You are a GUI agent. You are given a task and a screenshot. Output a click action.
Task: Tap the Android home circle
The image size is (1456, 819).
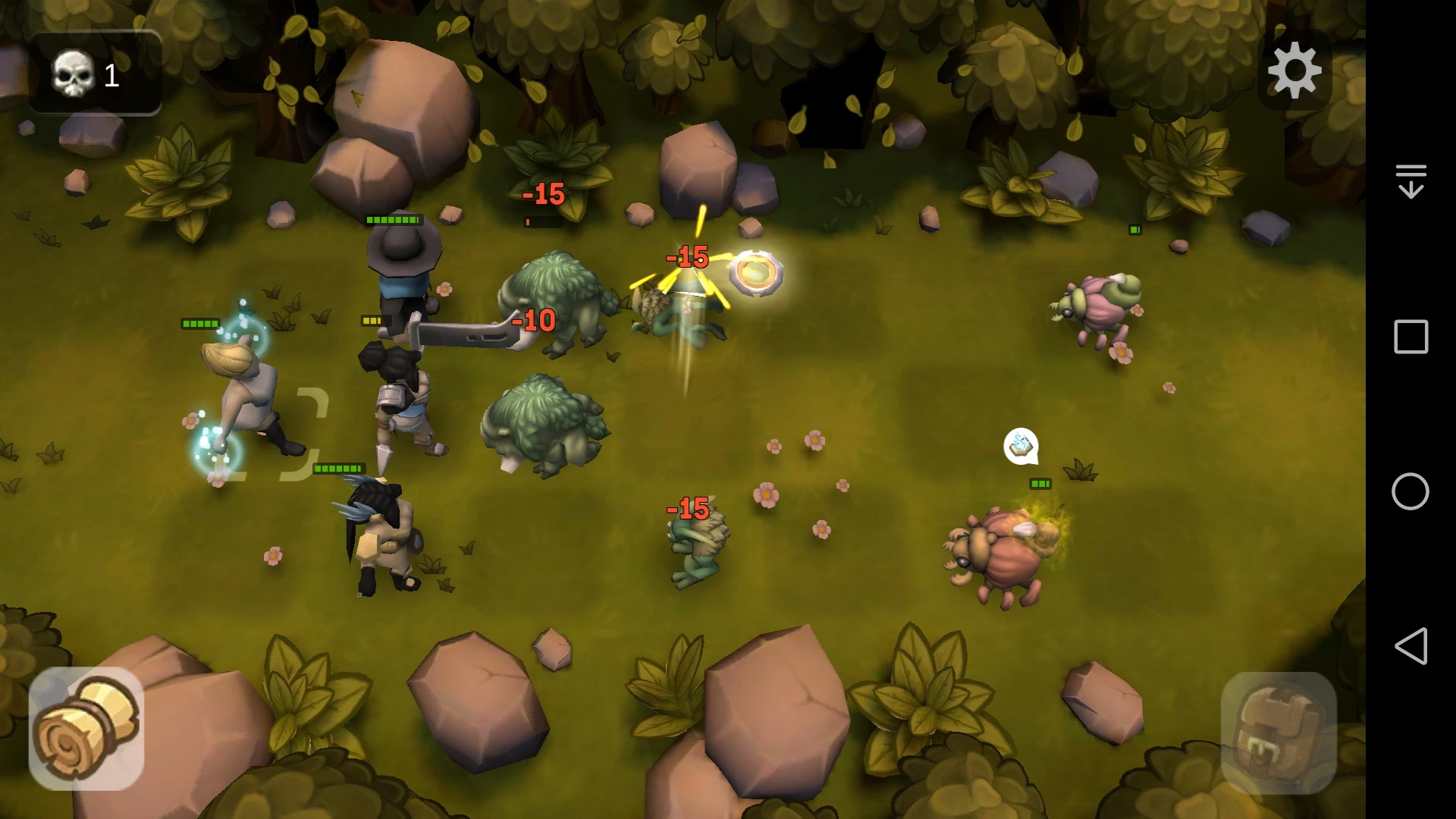click(1410, 491)
